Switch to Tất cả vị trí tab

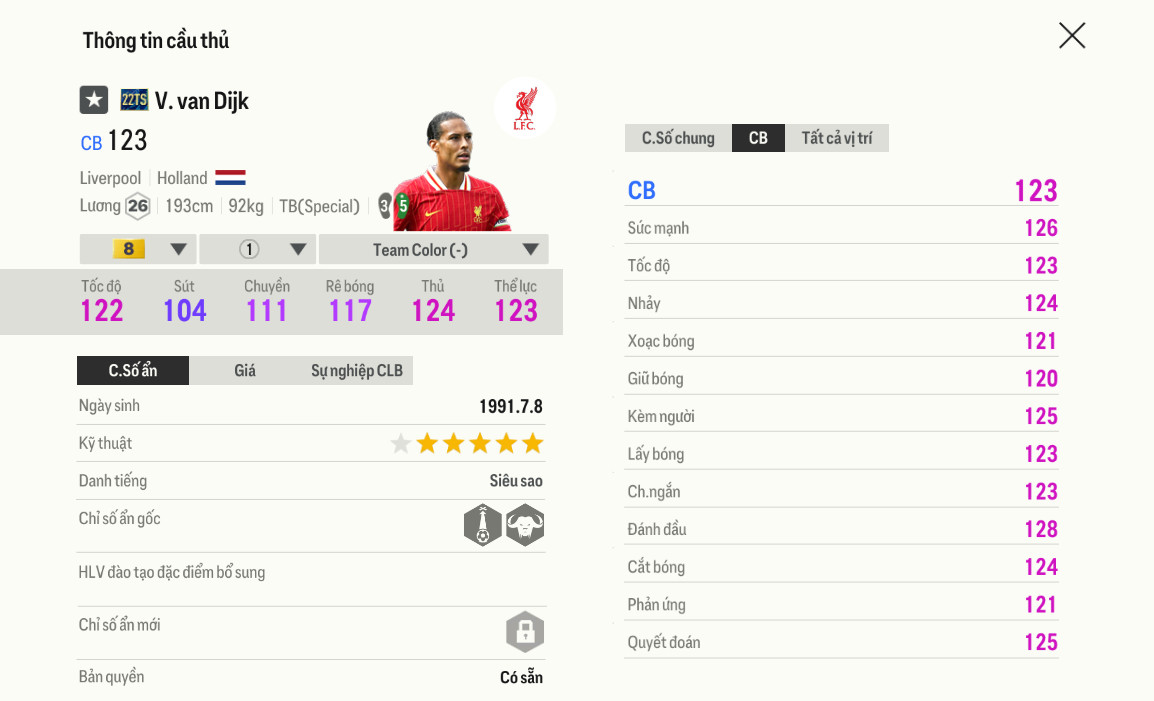[x=836, y=138]
